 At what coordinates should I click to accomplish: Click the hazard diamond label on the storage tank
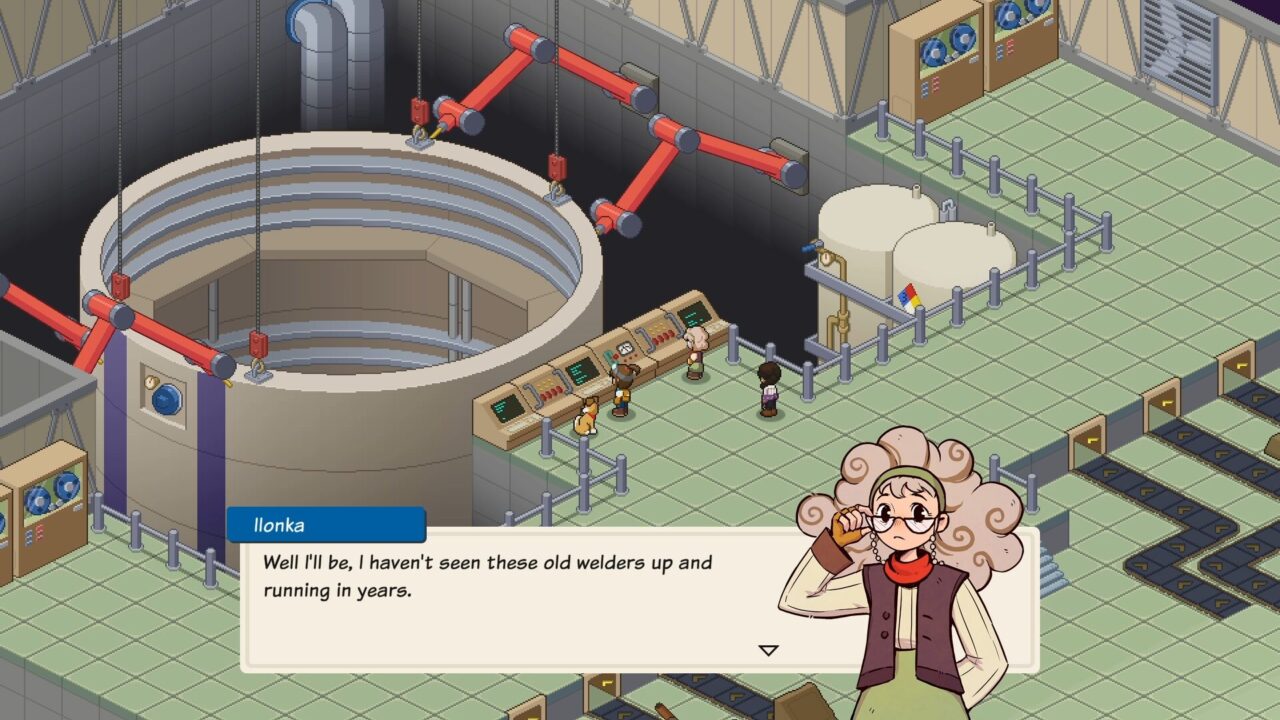click(x=909, y=298)
